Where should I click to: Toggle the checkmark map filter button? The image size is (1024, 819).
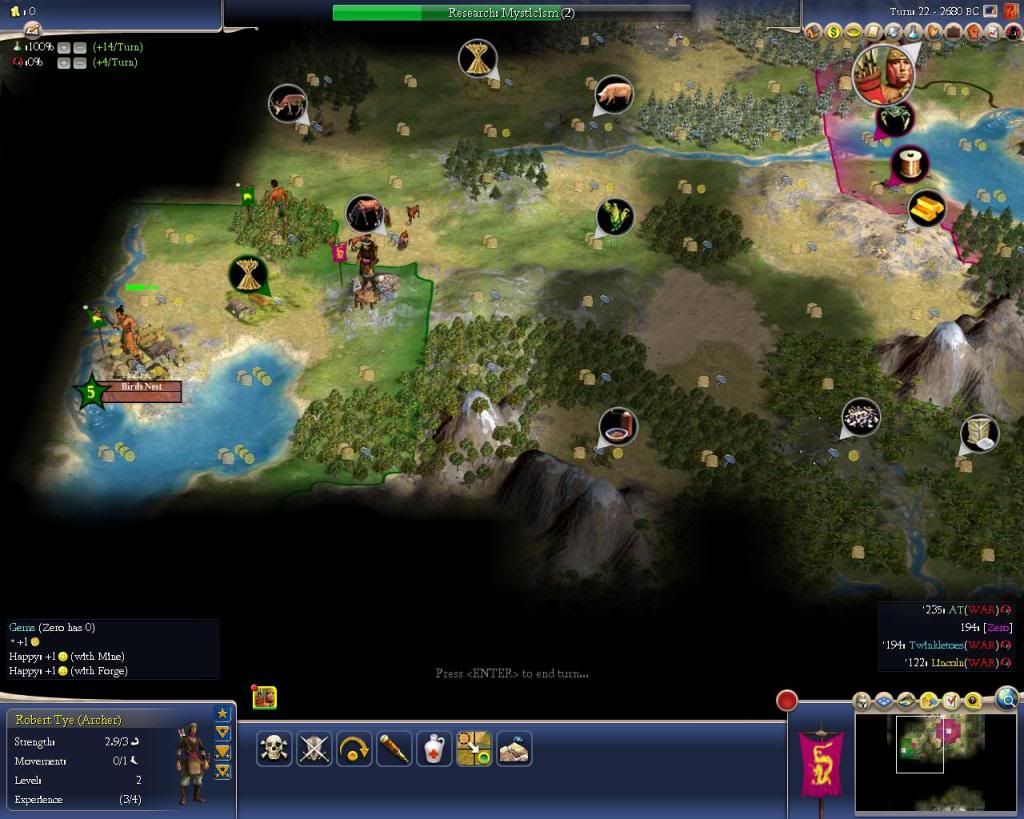point(951,700)
